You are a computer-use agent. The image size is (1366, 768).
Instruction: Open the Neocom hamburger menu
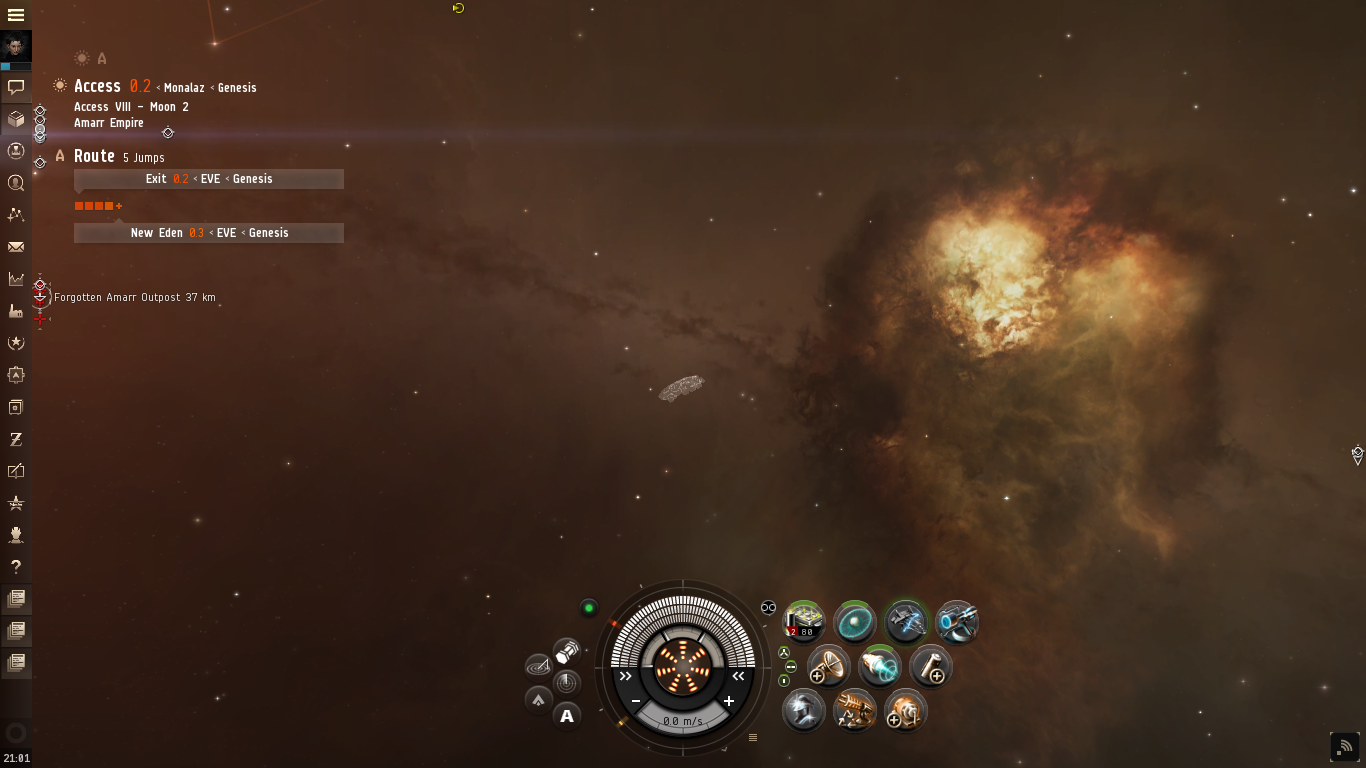click(16, 15)
